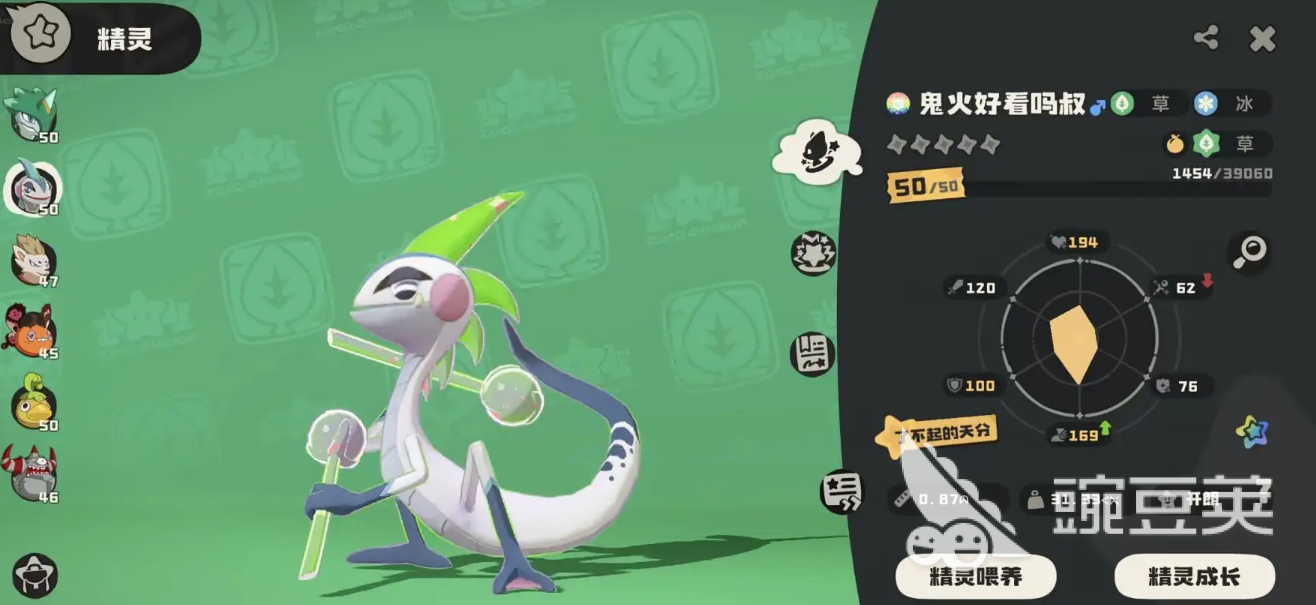Image resolution: width=1316 pixels, height=605 pixels.
Task: Click the magnifying glass stats icon
Action: click(1249, 252)
